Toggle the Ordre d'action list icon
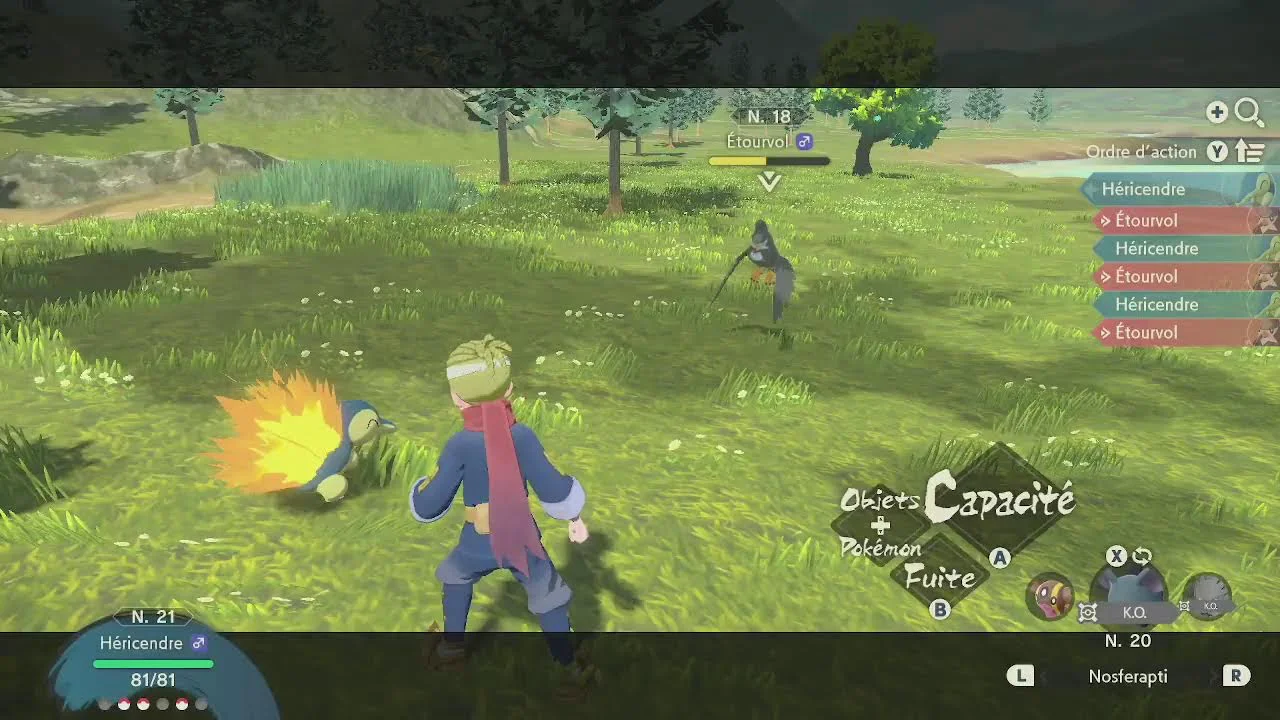 (1250, 152)
